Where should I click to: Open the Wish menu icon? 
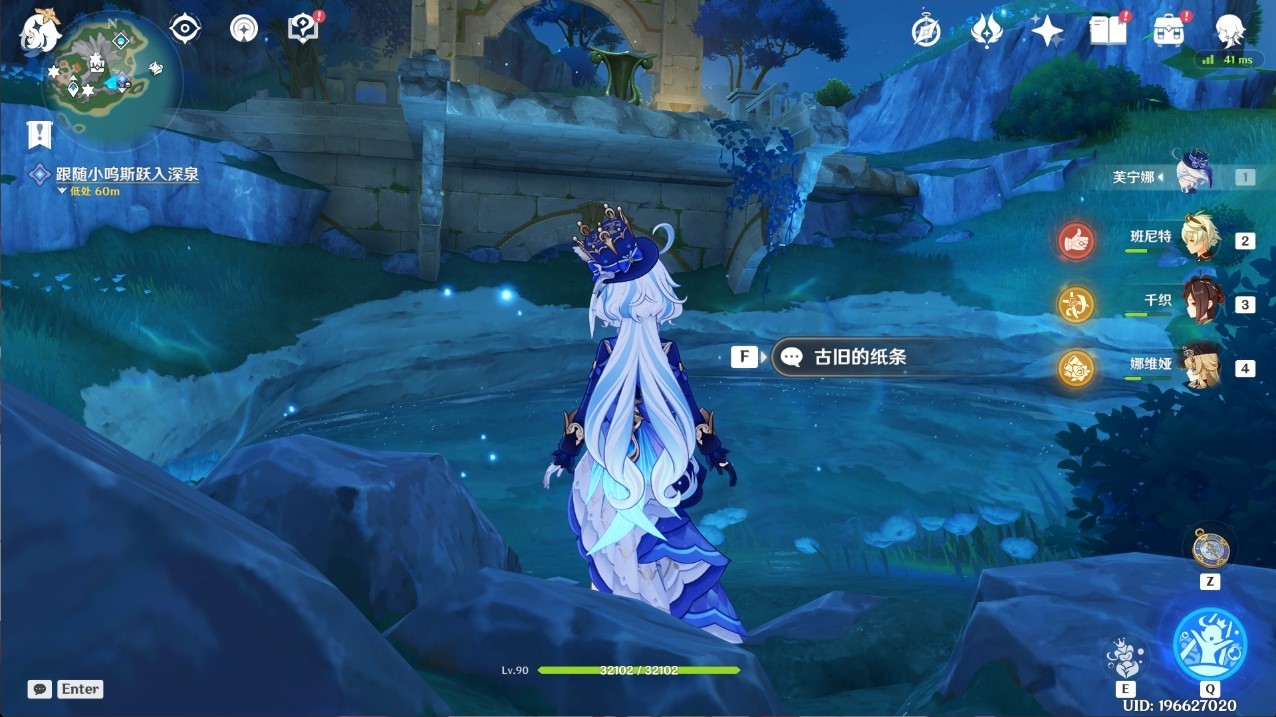[986, 31]
